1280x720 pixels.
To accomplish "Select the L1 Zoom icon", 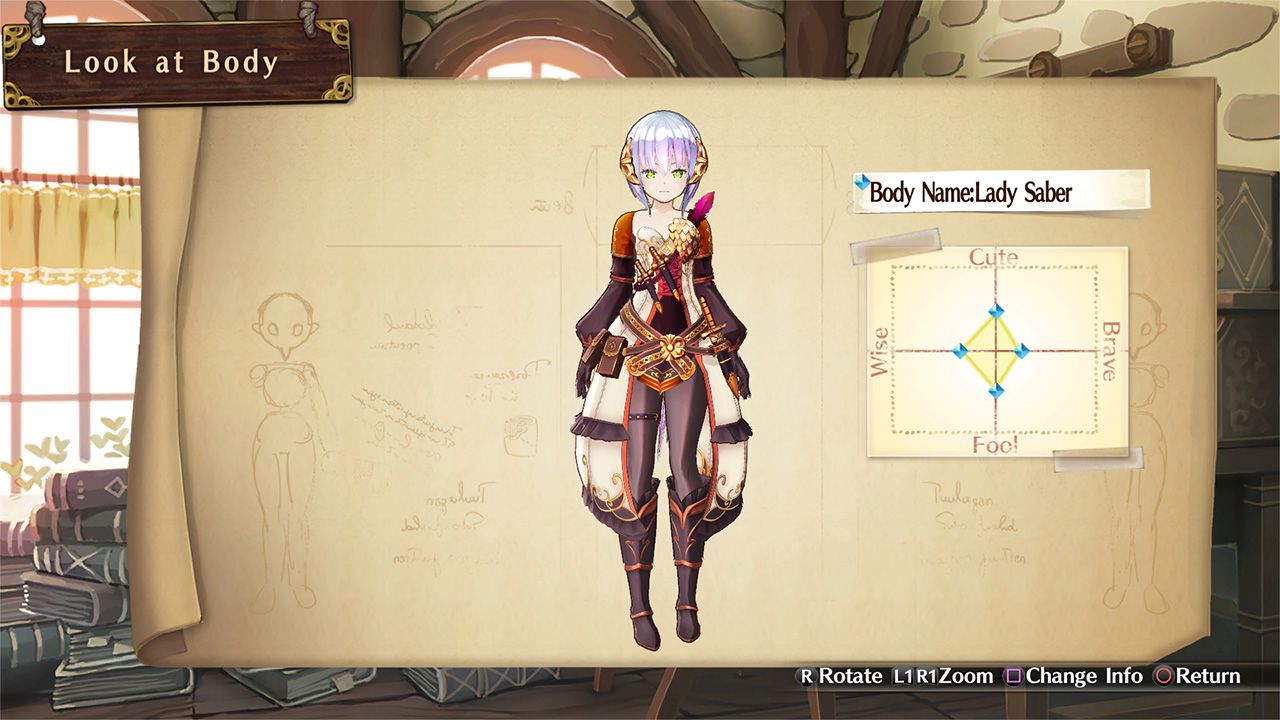I will (901, 676).
